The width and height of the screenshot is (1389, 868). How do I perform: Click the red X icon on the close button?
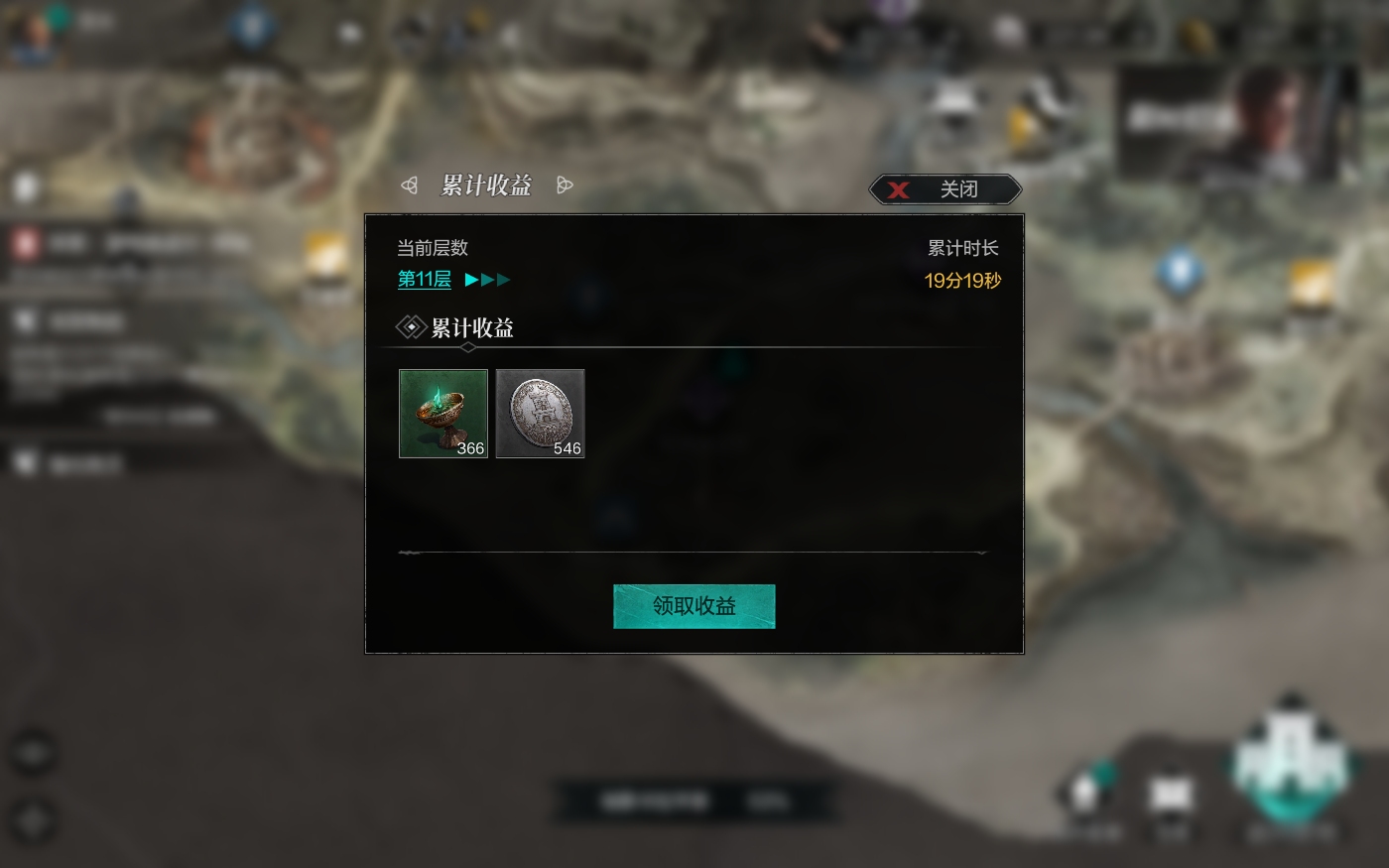coord(899,189)
